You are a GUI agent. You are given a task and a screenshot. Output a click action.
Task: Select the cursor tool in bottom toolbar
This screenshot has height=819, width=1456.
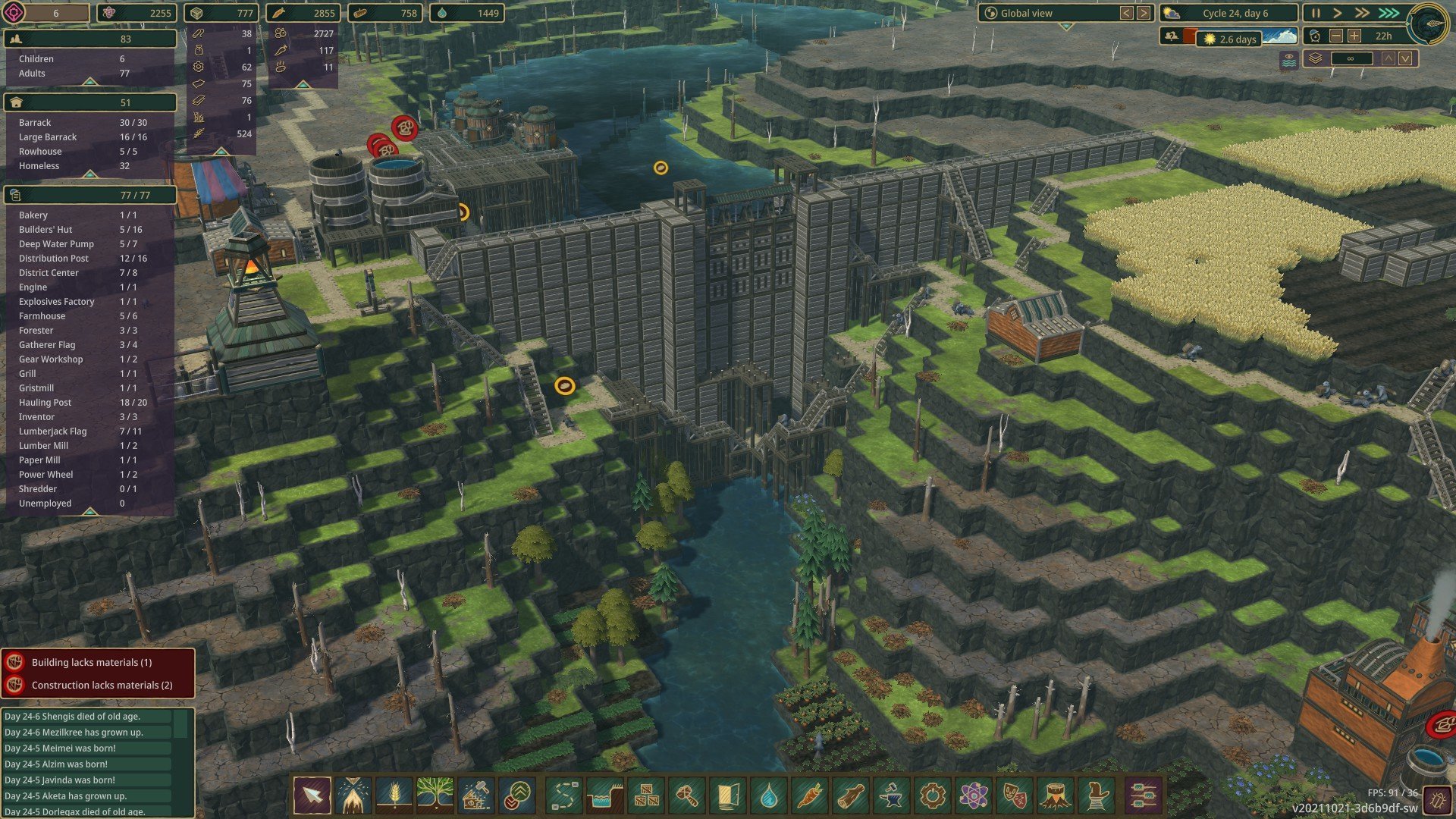[x=312, y=795]
